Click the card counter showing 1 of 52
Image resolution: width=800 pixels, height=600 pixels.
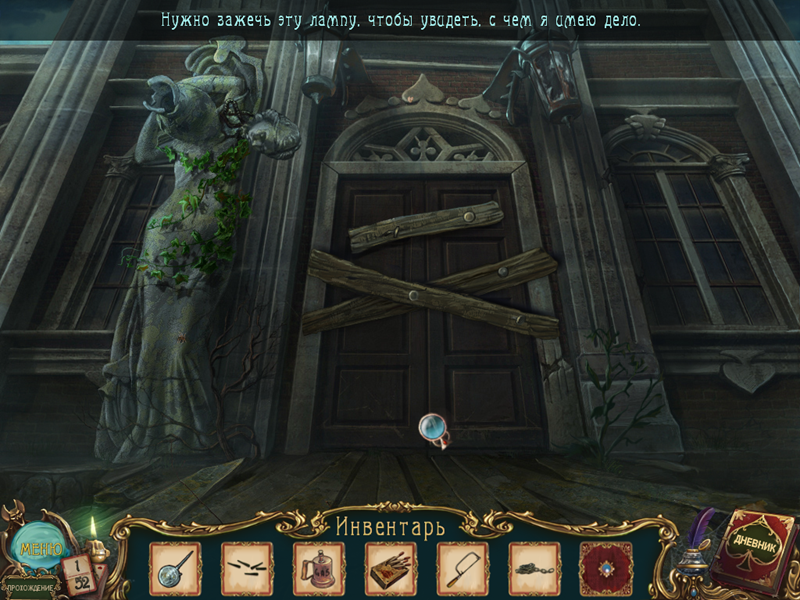78,573
